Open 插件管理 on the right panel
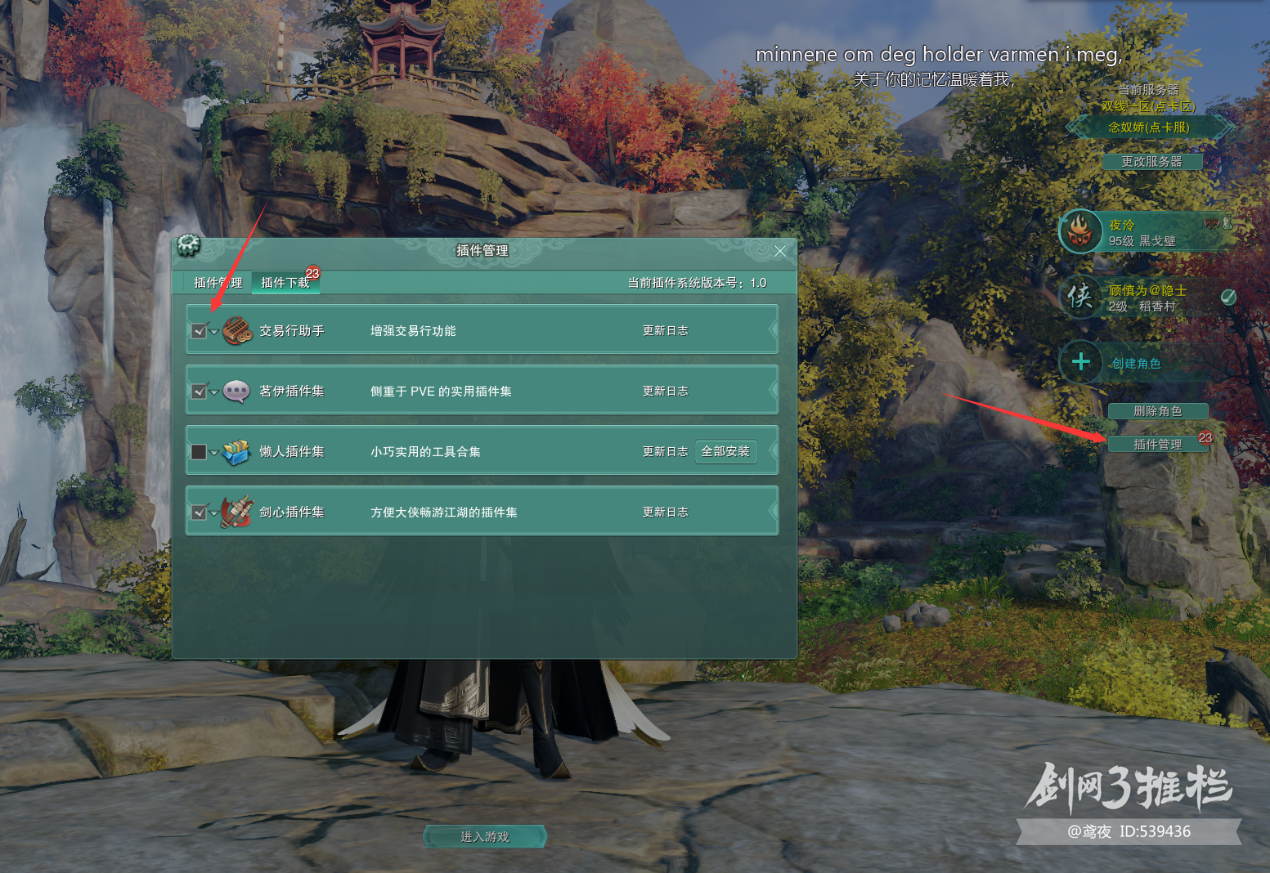The height and width of the screenshot is (873, 1270). 1157,444
